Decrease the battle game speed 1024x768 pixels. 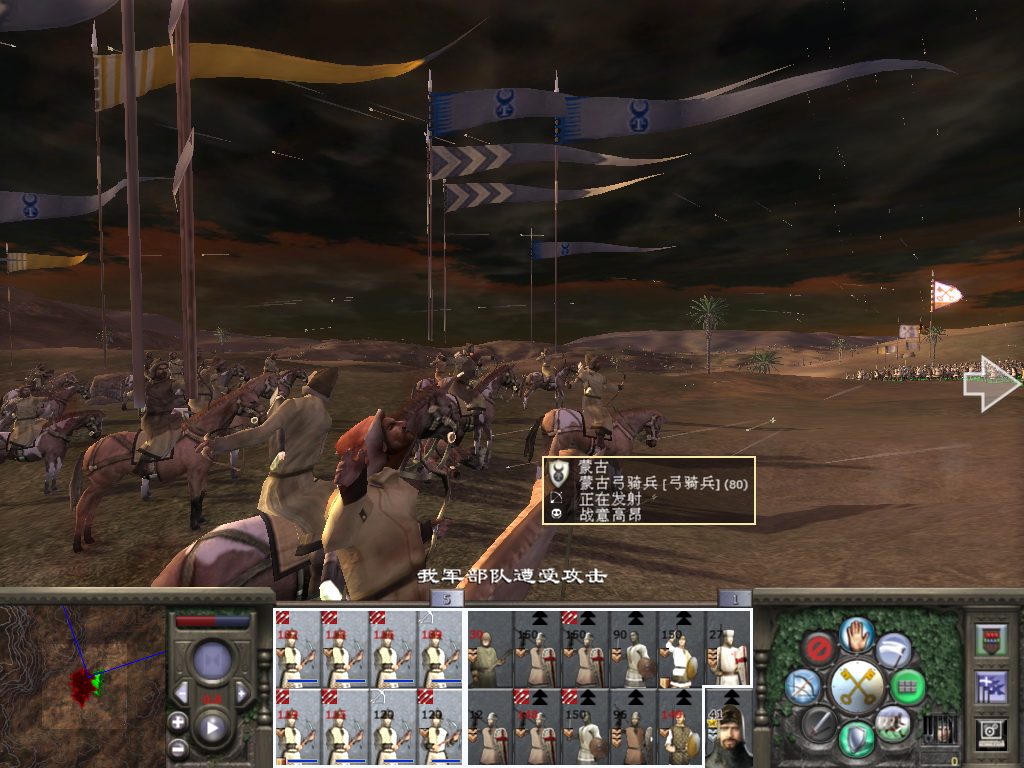tap(180, 692)
